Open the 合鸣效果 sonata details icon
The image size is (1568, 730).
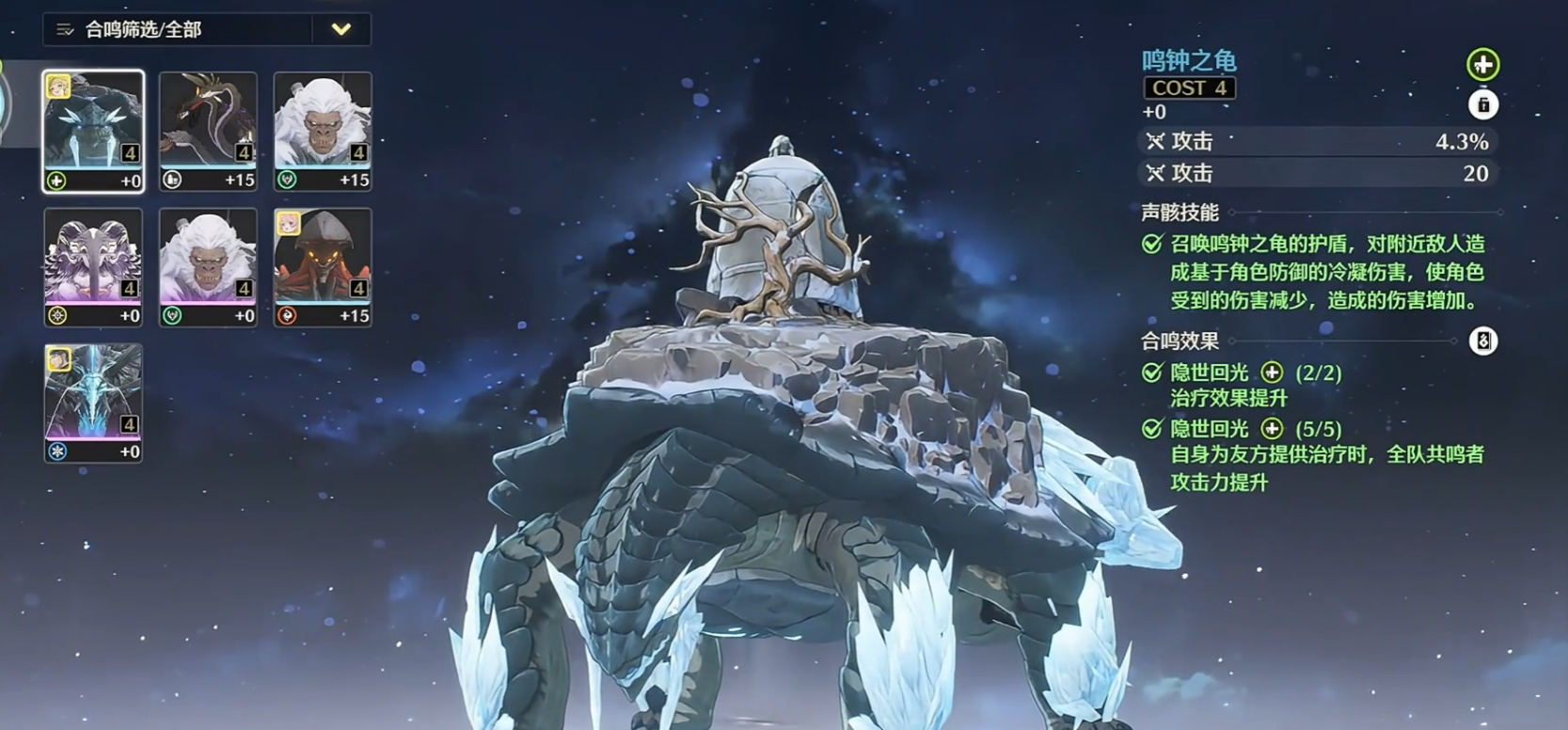[1482, 341]
